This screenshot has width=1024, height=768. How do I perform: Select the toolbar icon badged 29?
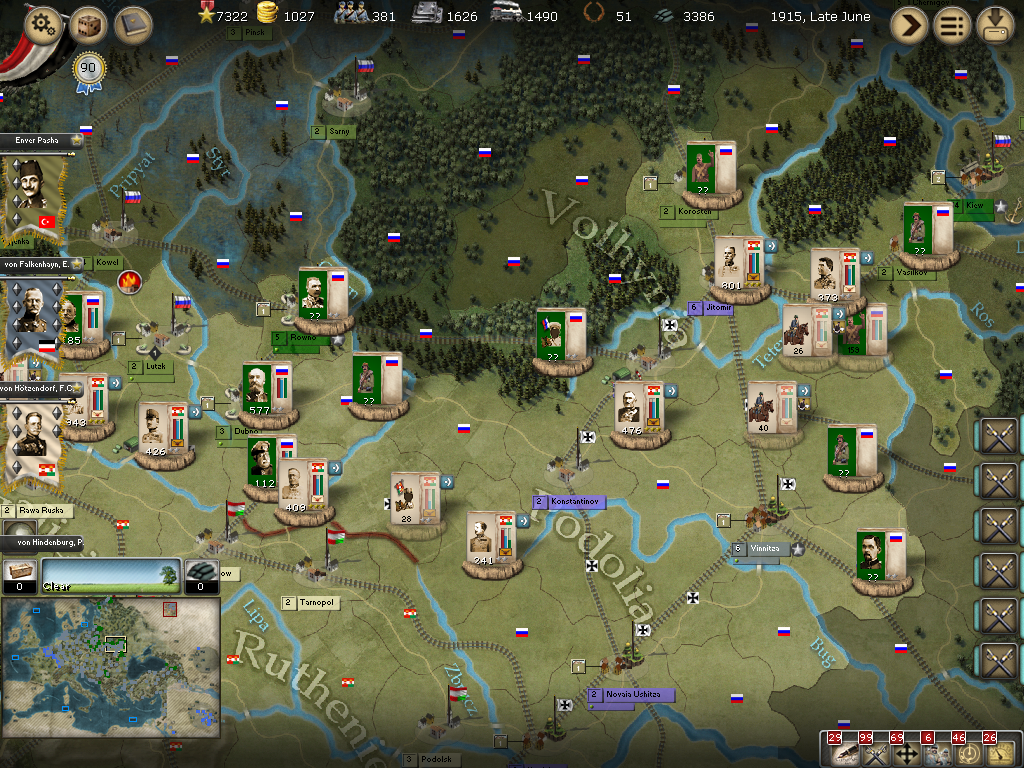844,754
